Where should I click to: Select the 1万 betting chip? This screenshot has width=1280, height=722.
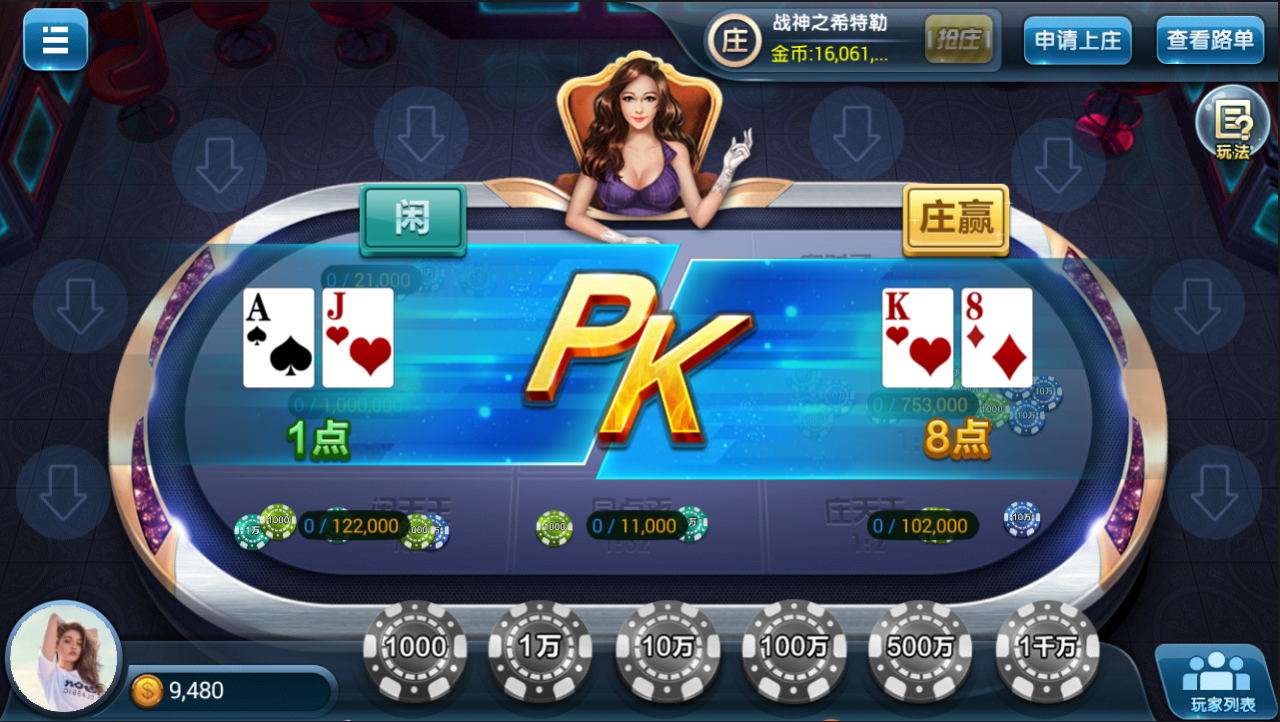[x=540, y=647]
